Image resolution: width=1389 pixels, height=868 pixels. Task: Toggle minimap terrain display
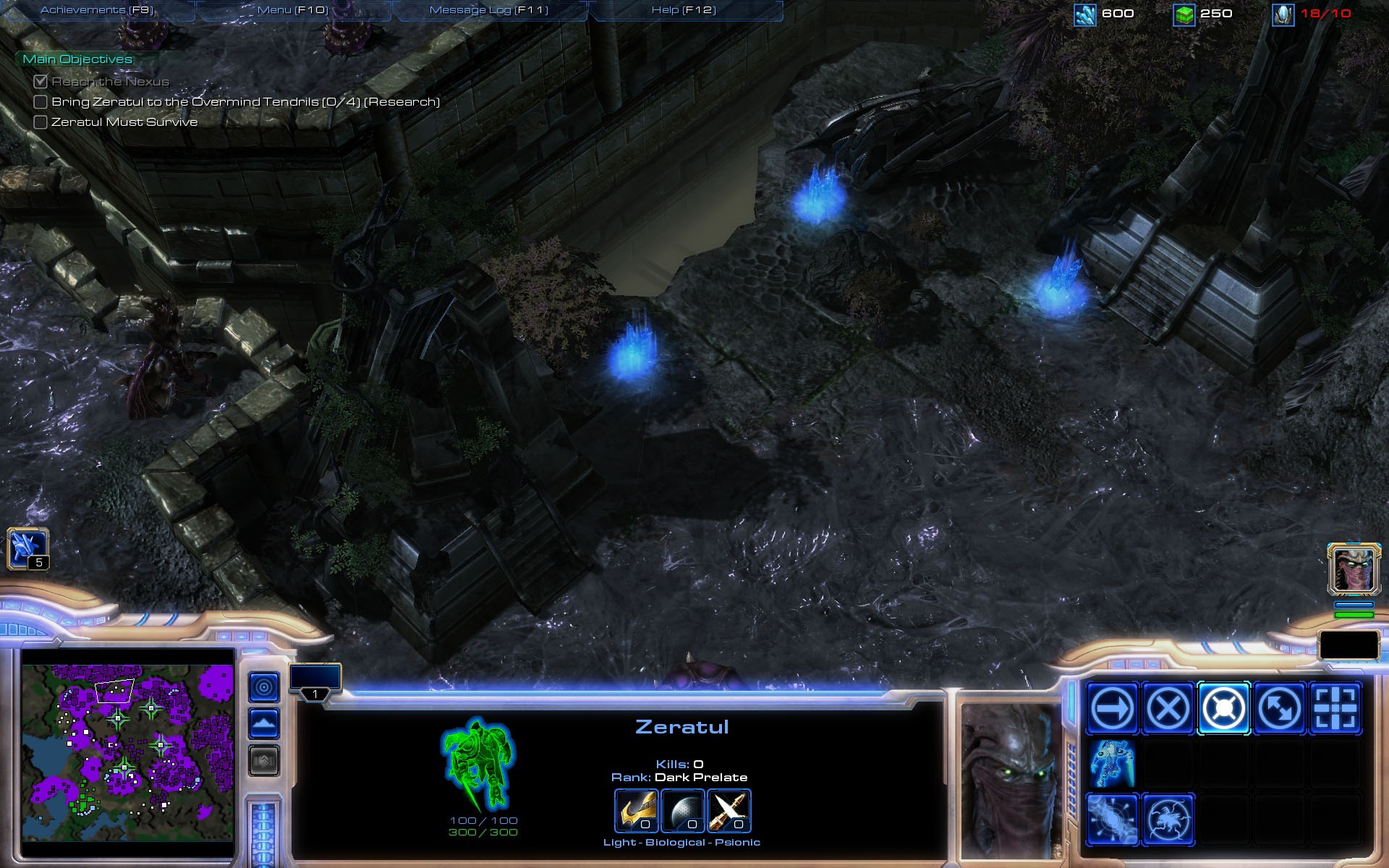[264, 723]
